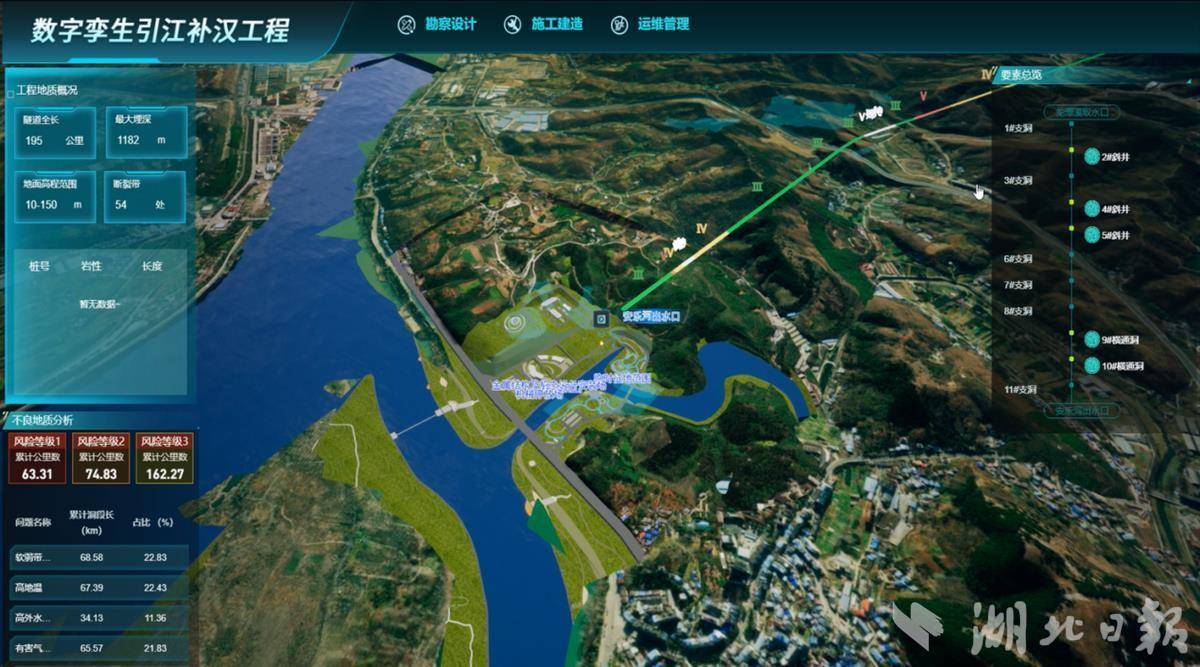Select the 运维管理 tab
This screenshot has height=667, width=1200.
(651, 24)
